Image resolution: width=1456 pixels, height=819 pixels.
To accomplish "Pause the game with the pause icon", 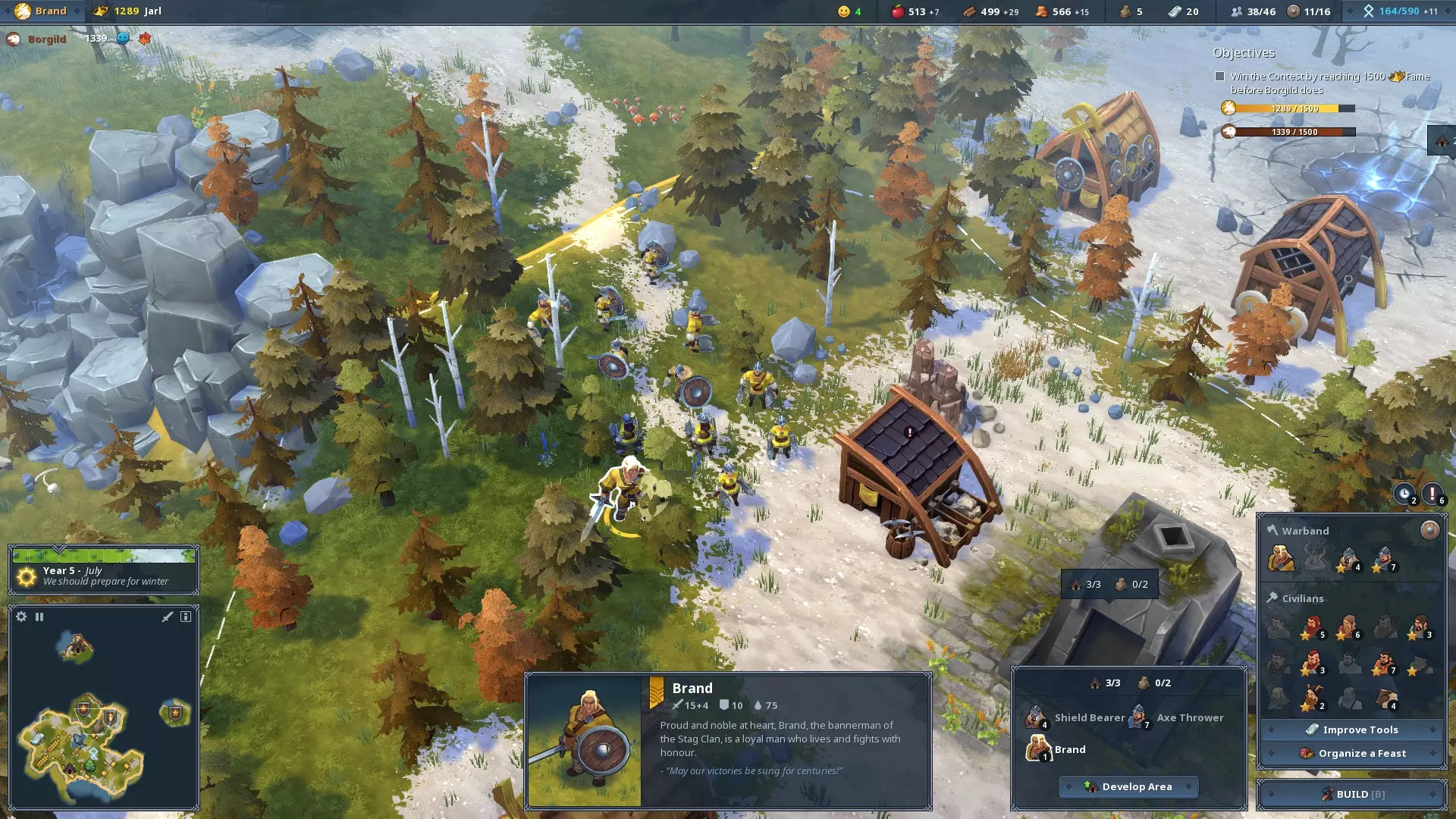I will (39, 617).
